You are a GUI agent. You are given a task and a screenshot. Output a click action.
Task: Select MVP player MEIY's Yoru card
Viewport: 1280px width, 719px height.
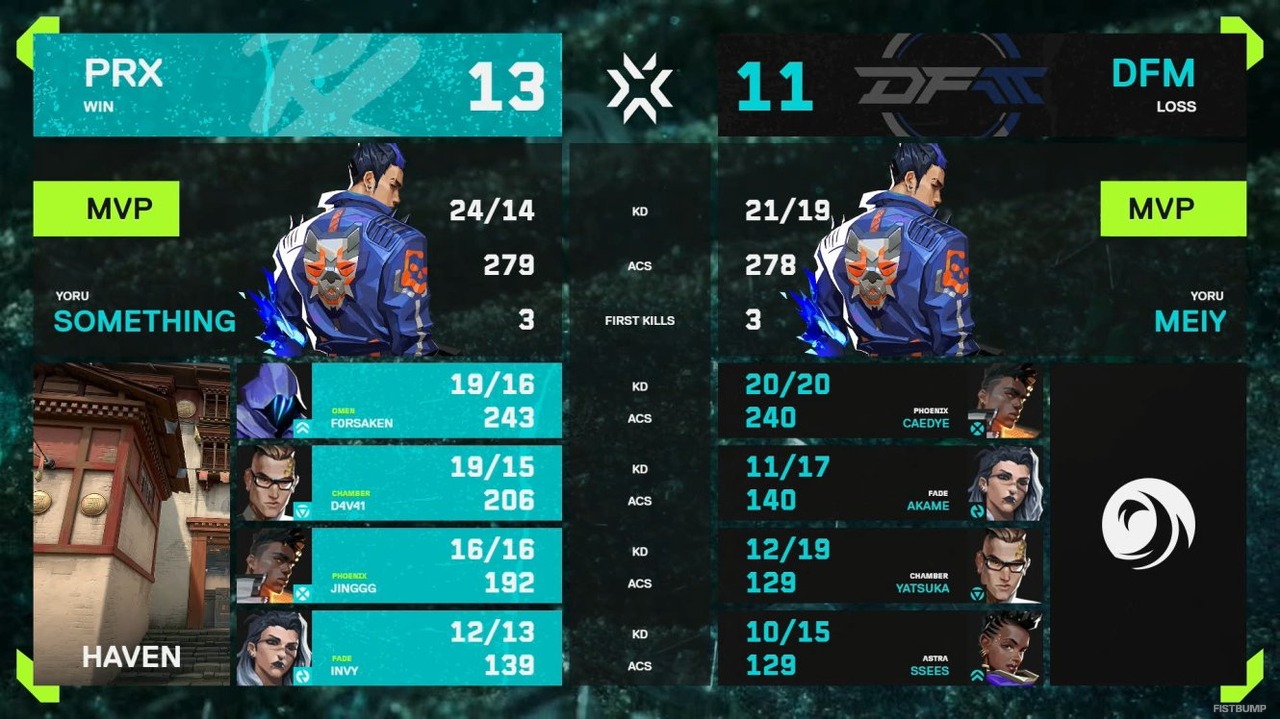pyautogui.click(x=981, y=250)
